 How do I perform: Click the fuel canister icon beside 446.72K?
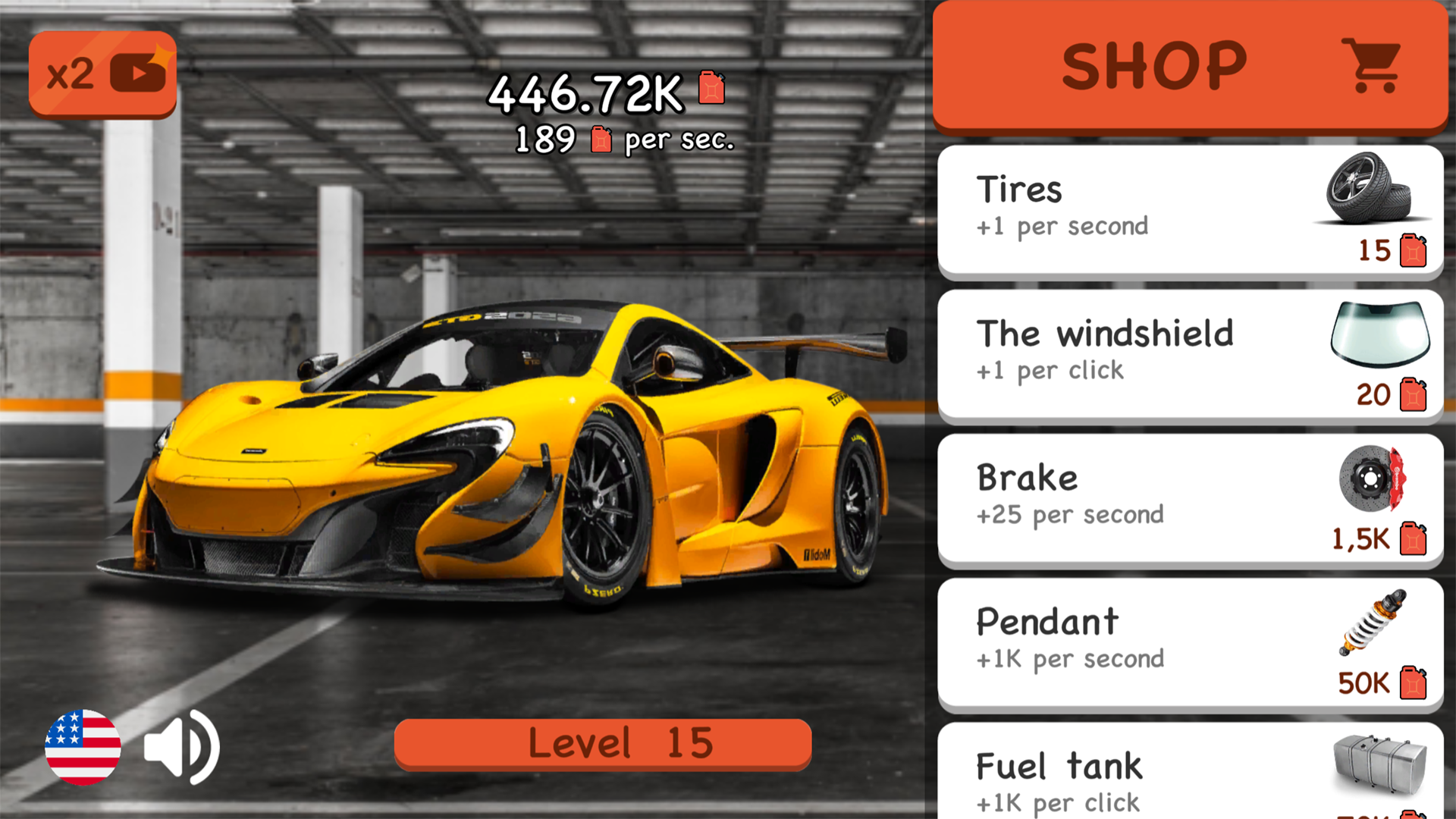tap(710, 89)
